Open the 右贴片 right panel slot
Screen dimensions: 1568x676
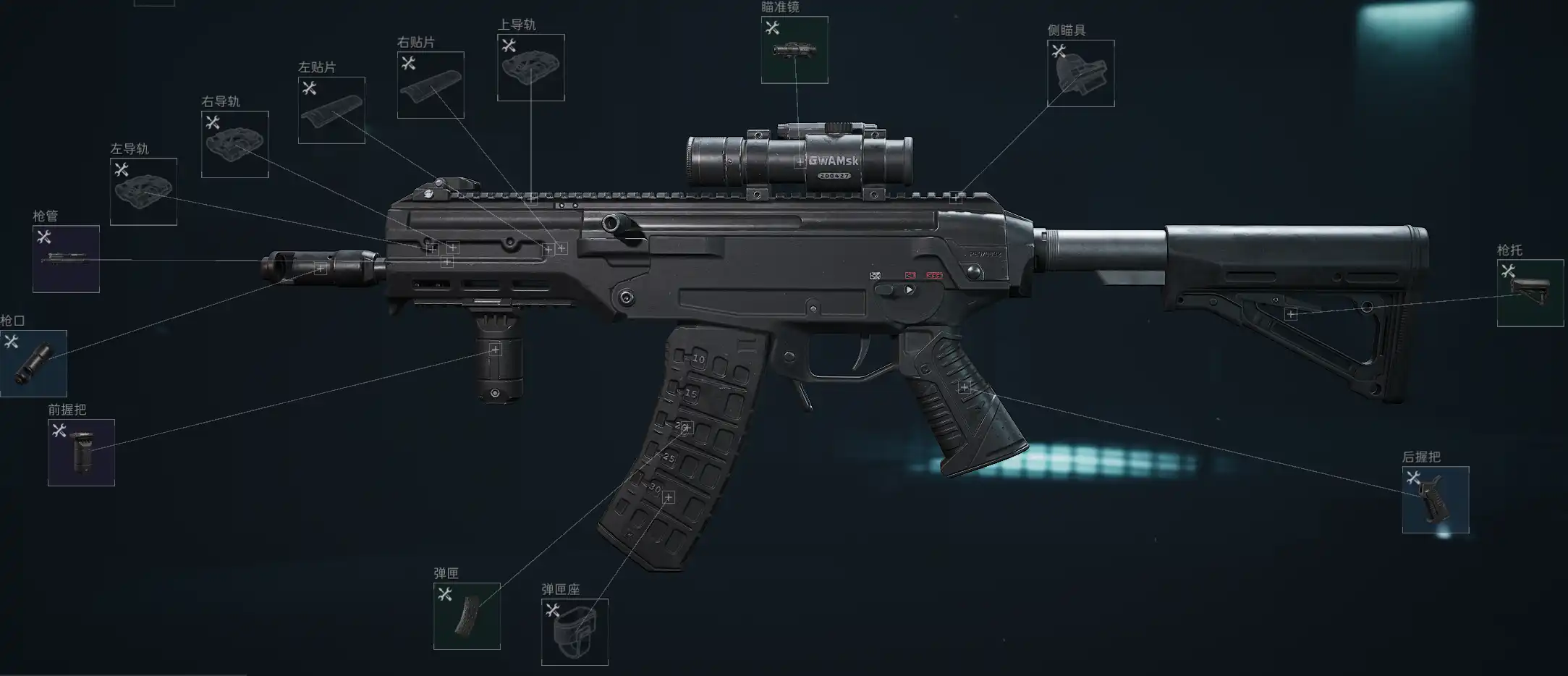(431, 85)
